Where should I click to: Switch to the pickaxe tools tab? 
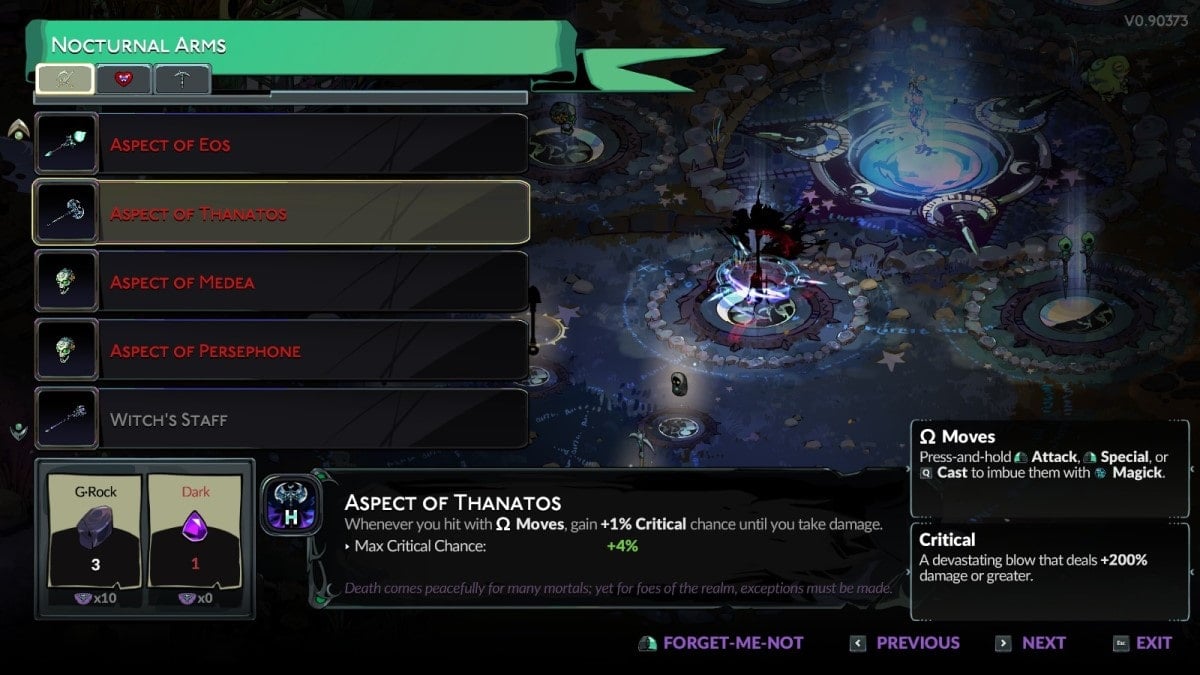(182, 79)
